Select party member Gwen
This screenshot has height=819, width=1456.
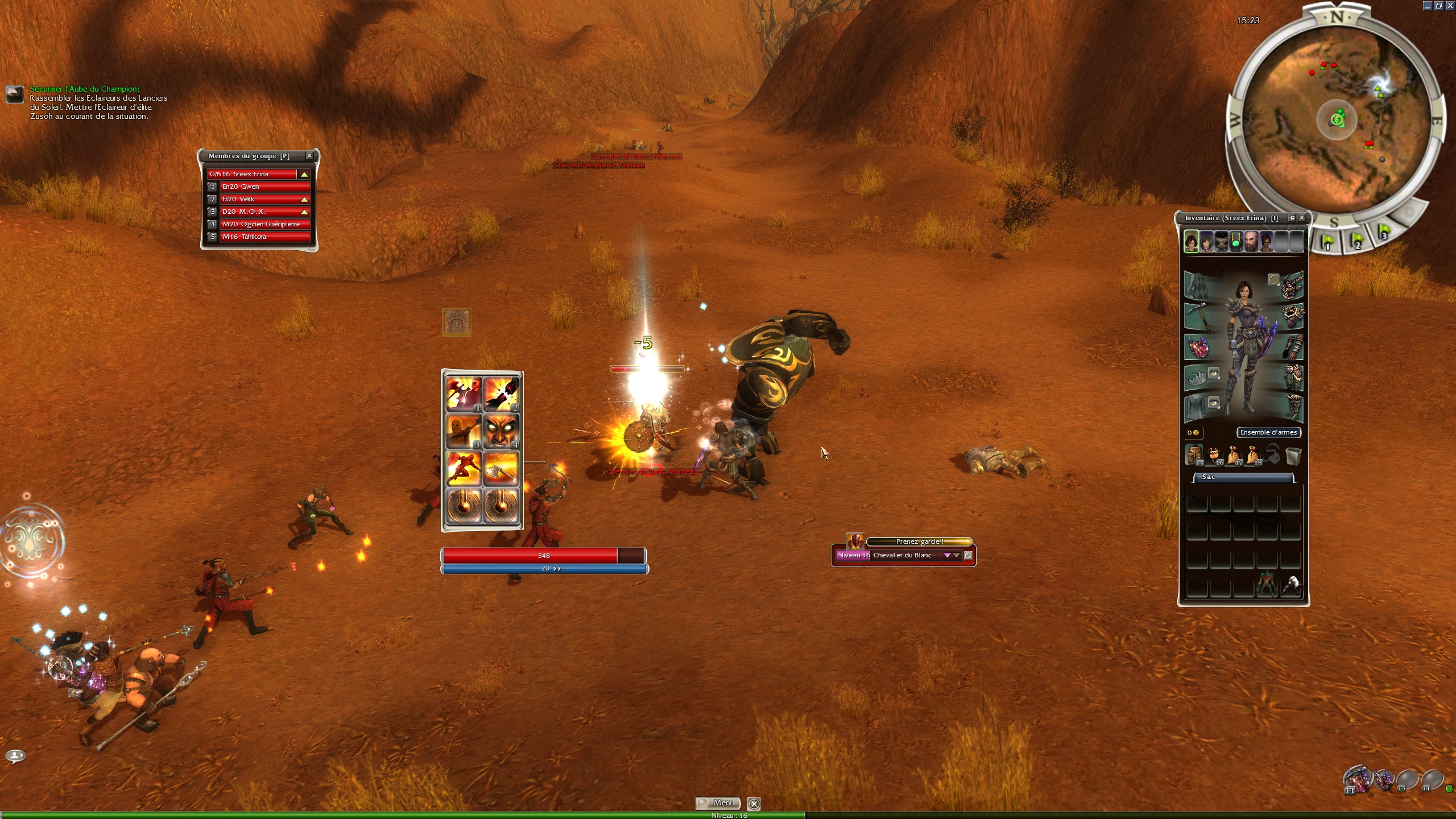tap(264, 187)
